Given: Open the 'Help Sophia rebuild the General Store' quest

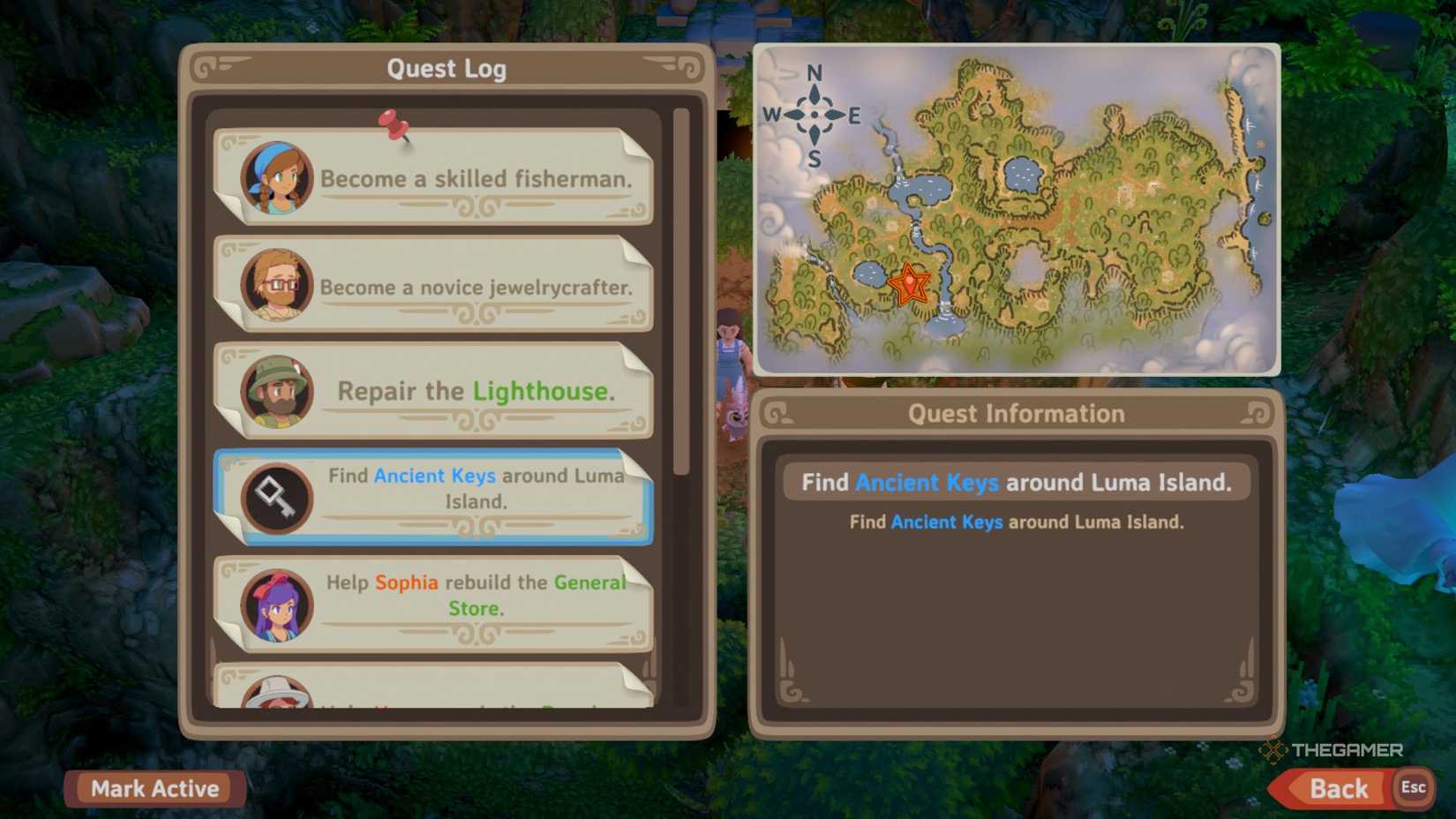Looking at the screenshot, I should (x=477, y=595).
